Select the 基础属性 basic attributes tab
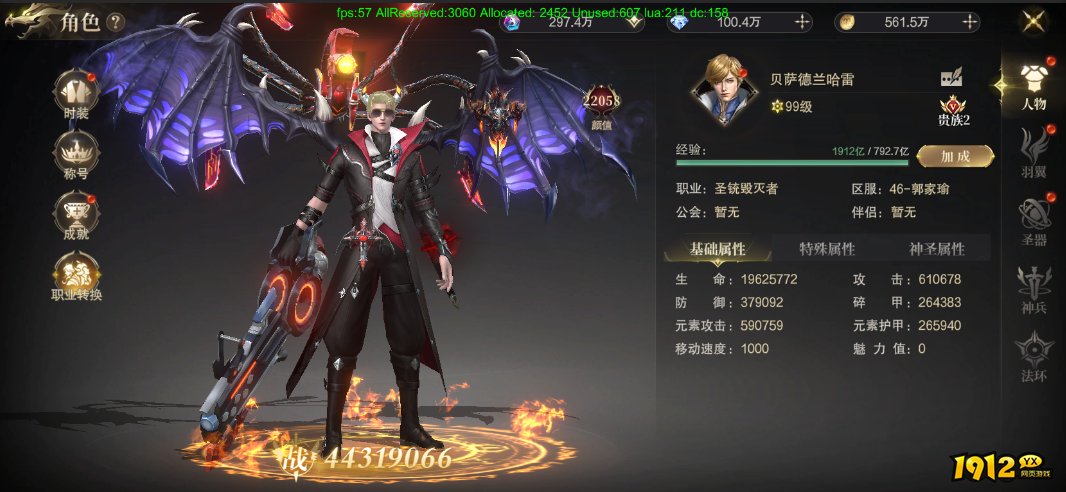 [717, 249]
